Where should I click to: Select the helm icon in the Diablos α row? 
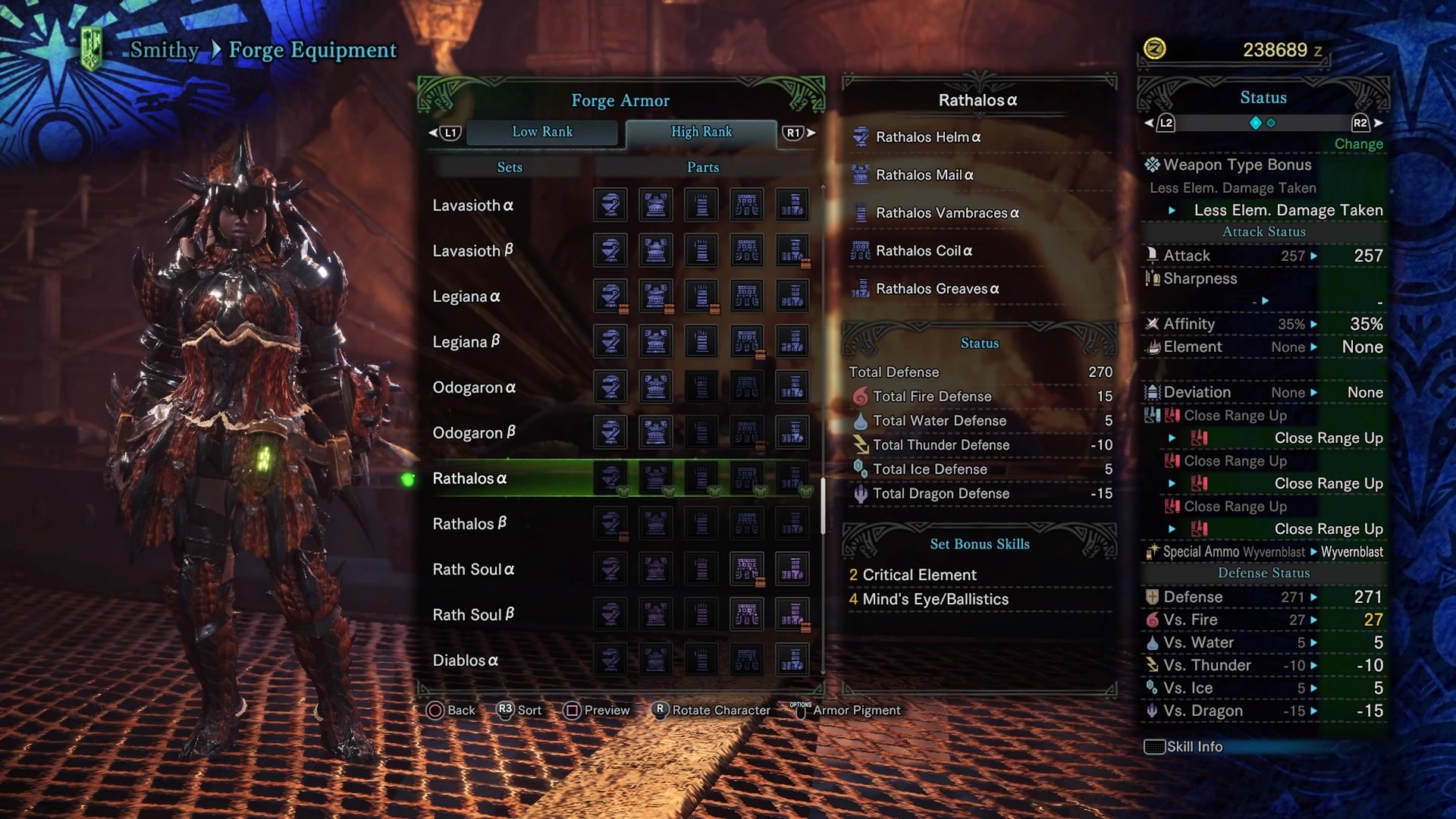tap(610, 660)
